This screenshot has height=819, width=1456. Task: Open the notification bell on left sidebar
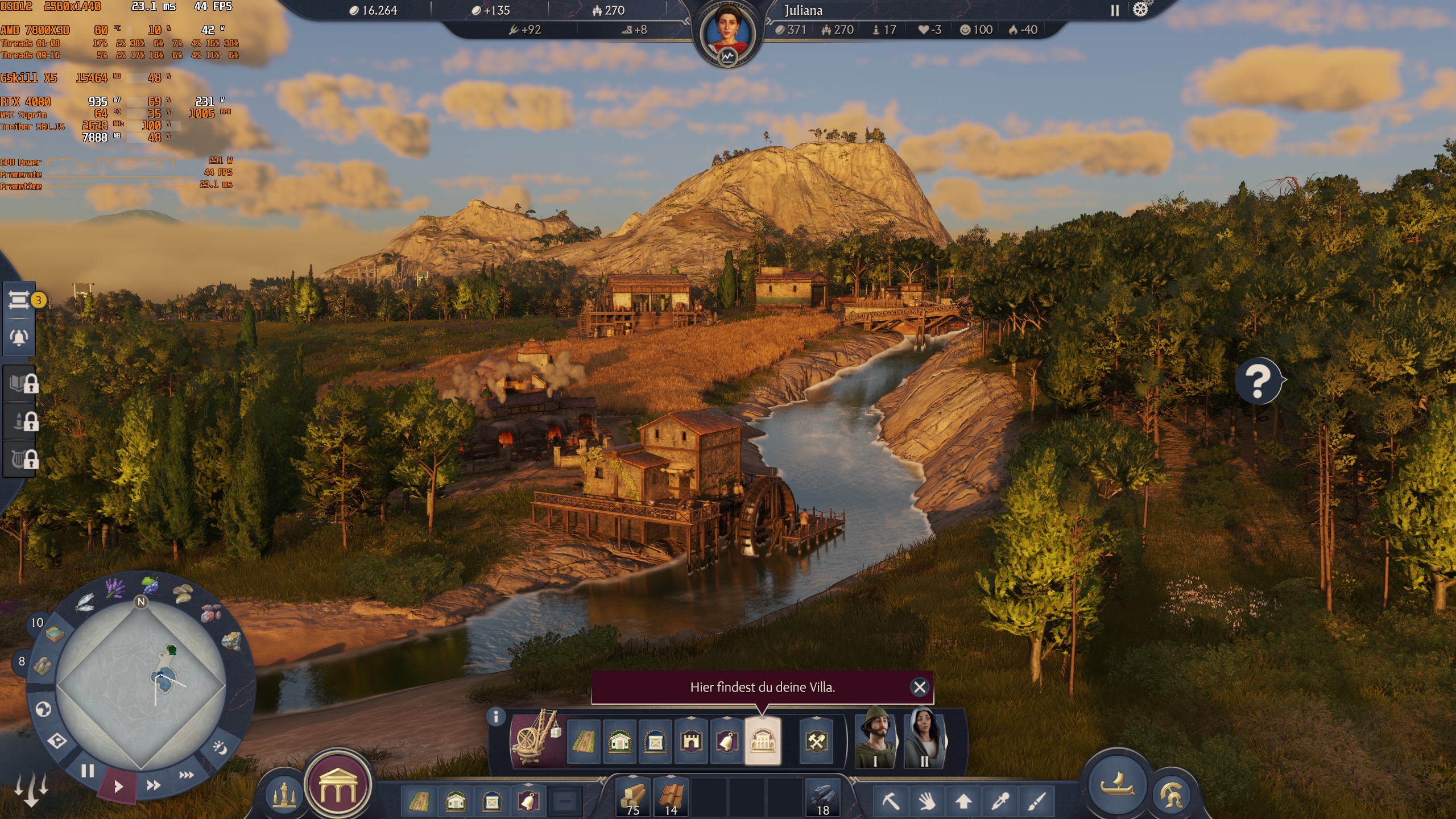pyautogui.click(x=19, y=337)
